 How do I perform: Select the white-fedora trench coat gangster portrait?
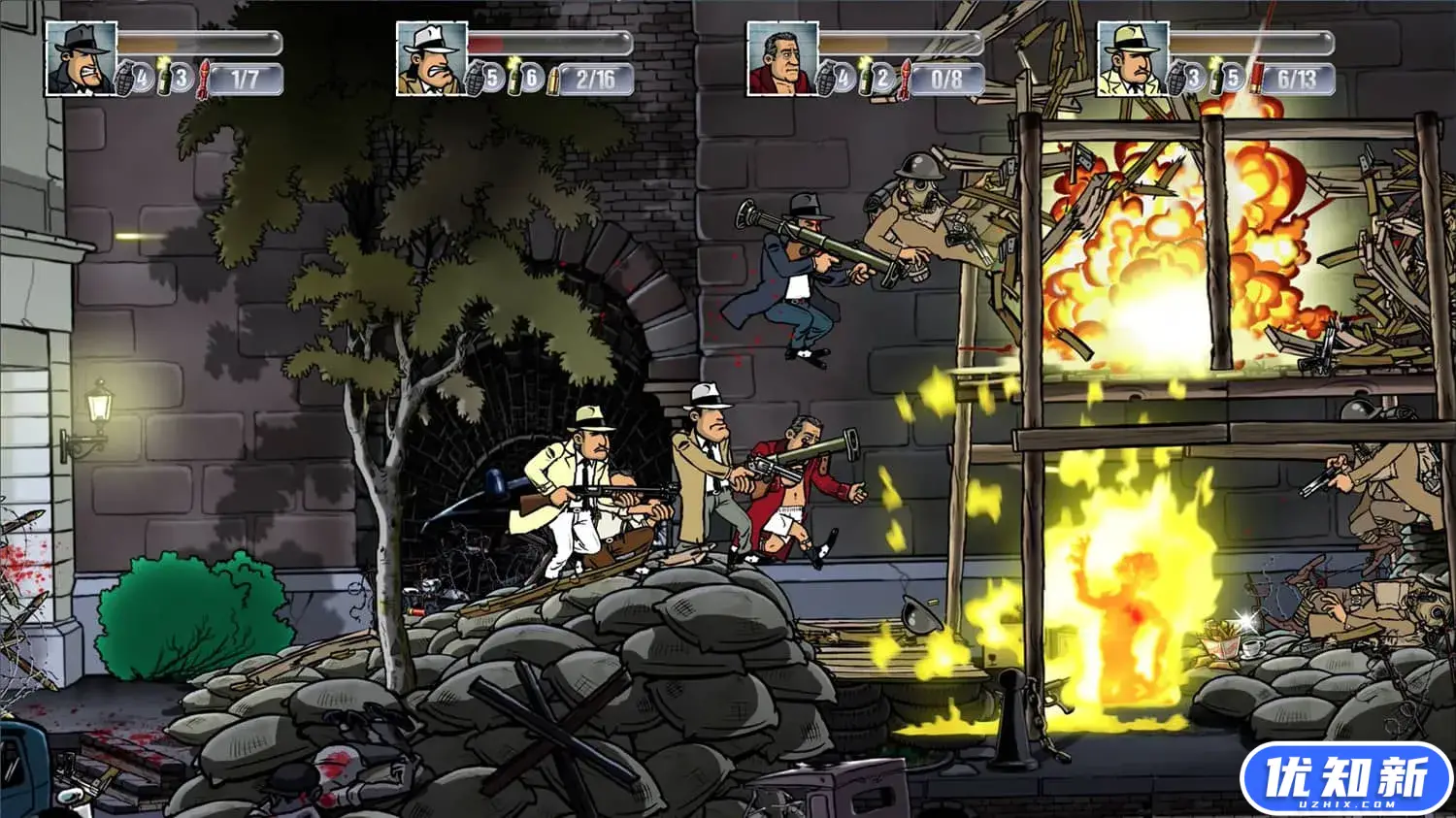[x=432, y=59]
